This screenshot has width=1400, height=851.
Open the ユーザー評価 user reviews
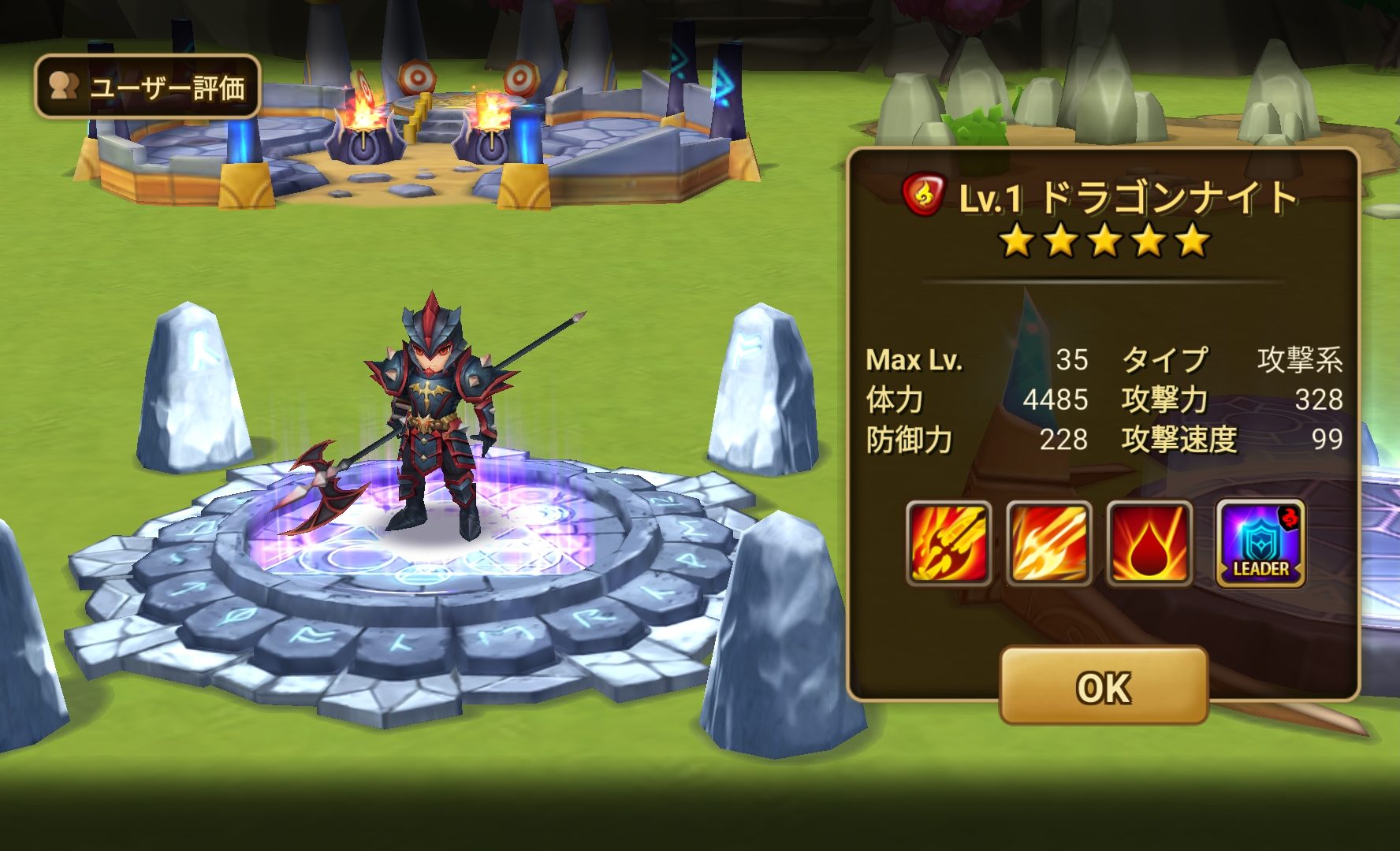pyautogui.click(x=147, y=87)
